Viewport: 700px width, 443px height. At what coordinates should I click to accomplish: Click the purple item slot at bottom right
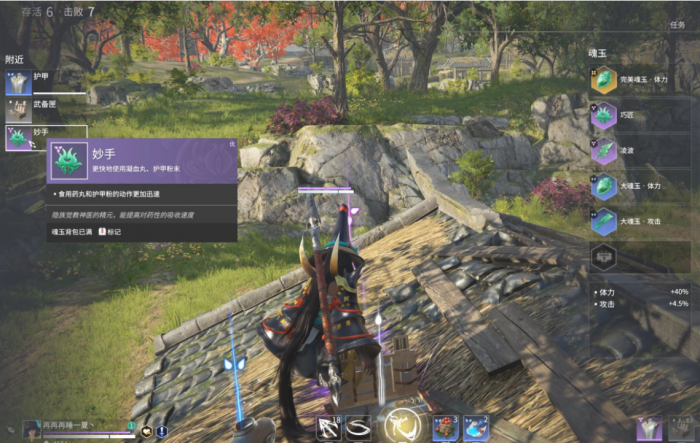(650, 429)
